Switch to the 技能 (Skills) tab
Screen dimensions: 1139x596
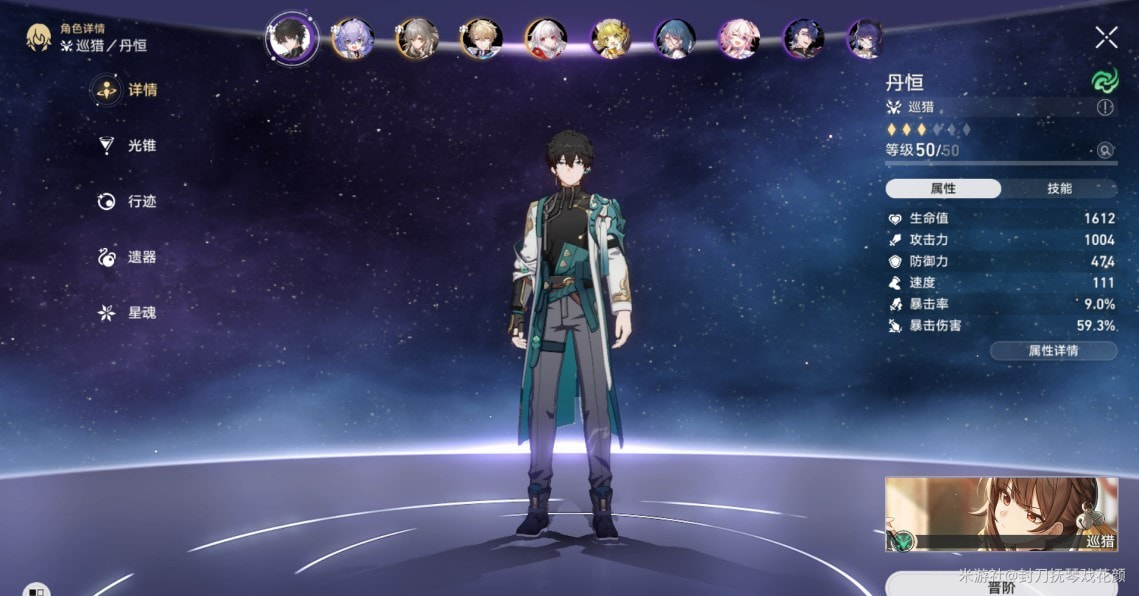click(x=1059, y=188)
